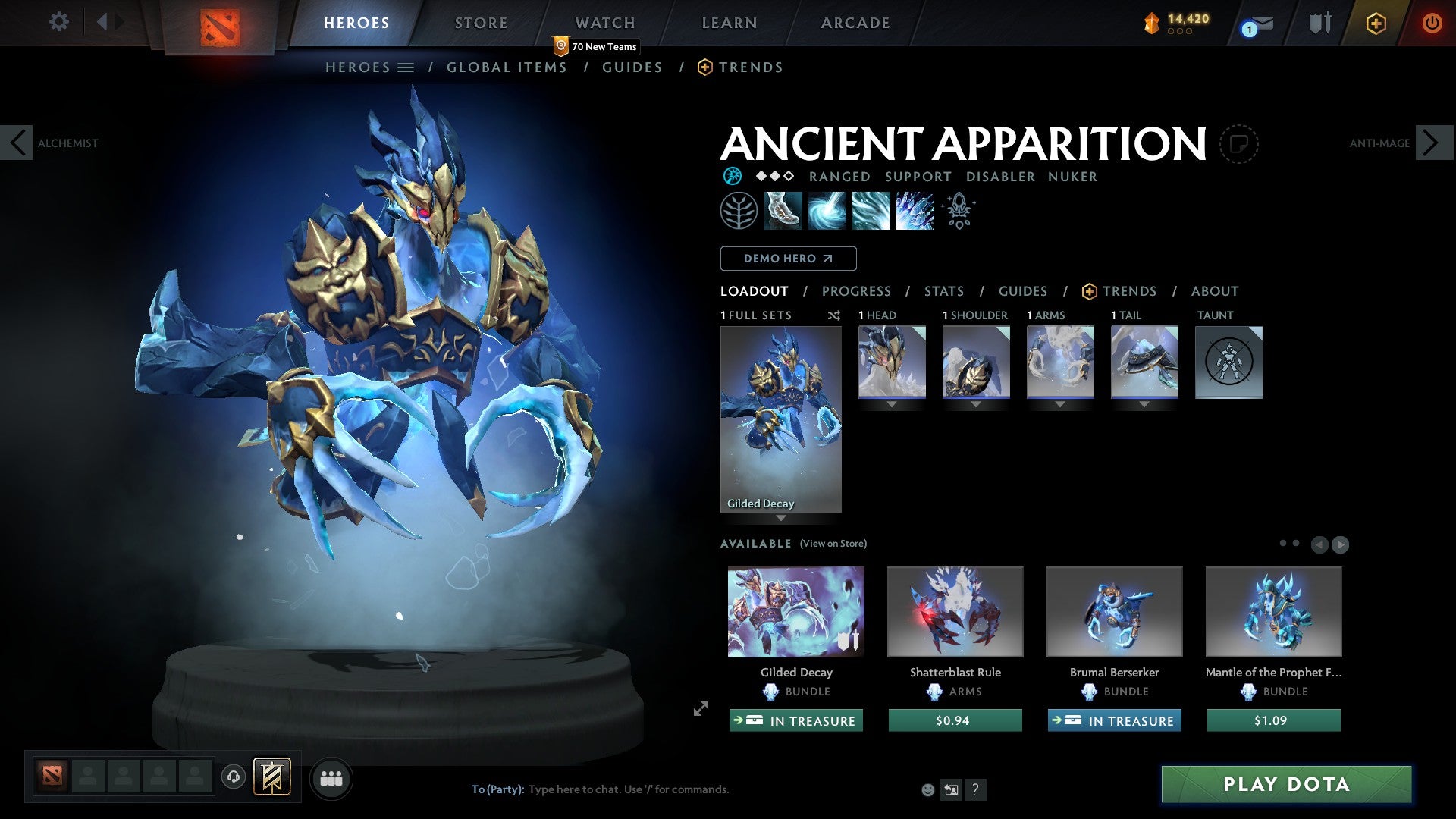Select the Shatterblast Rule arms thumbnail
1456x819 pixels.
(955, 611)
